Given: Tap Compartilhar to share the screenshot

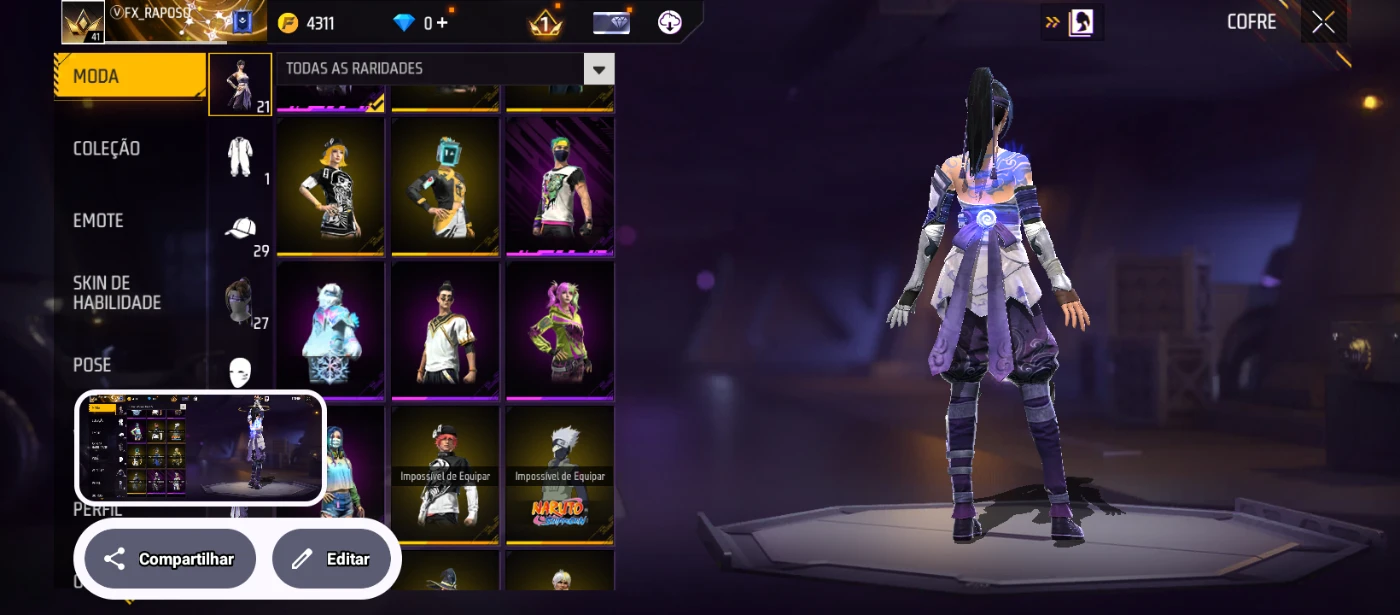Looking at the screenshot, I should pyautogui.click(x=170, y=559).
